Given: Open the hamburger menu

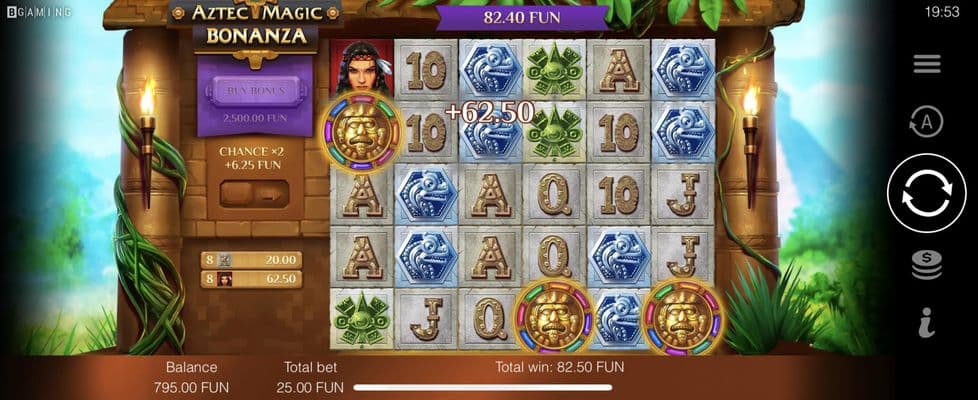Looking at the screenshot, I should [x=926, y=64].
